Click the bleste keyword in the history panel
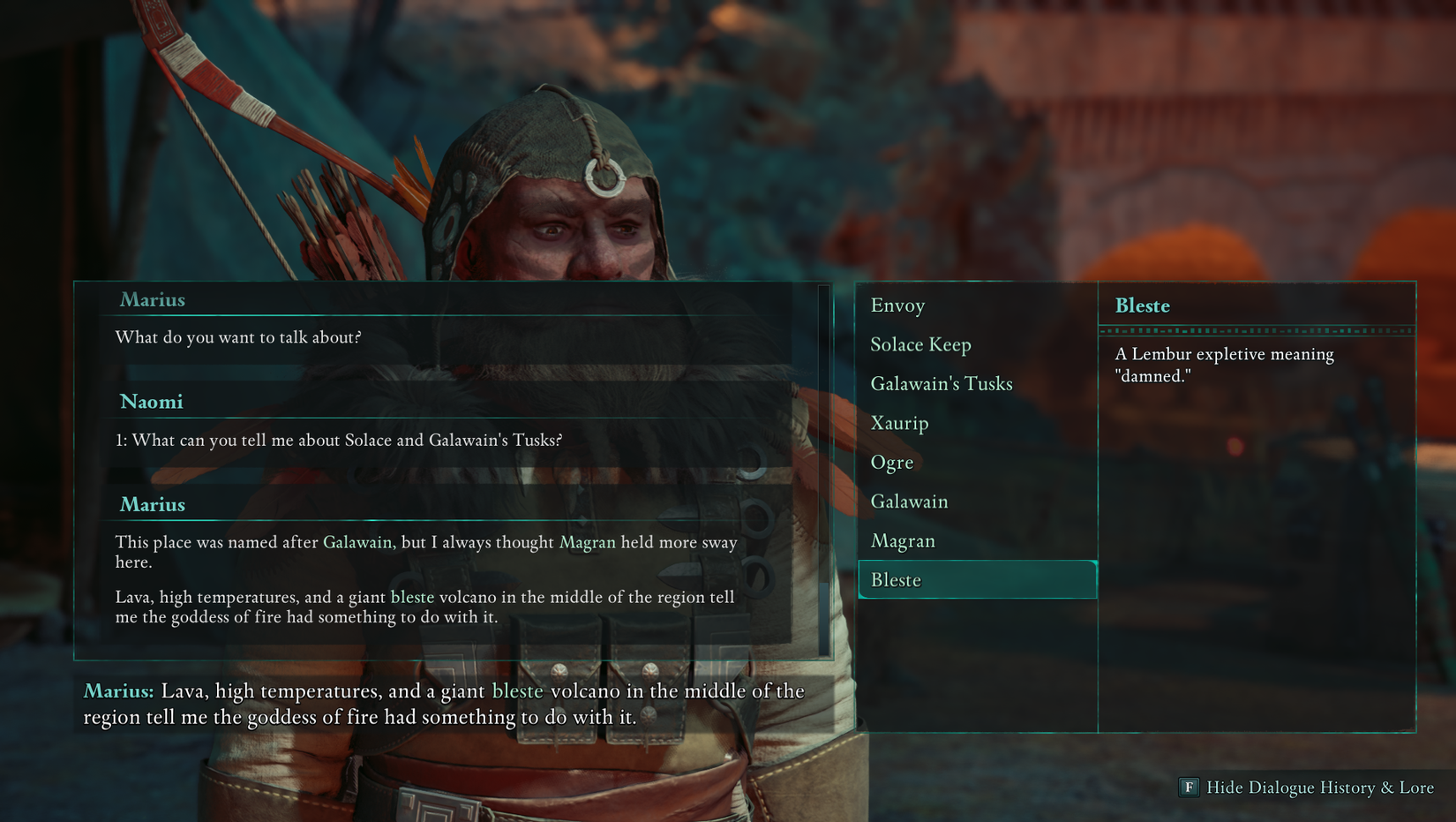This screenshot has width=1456, height=822. pos(413,597)
